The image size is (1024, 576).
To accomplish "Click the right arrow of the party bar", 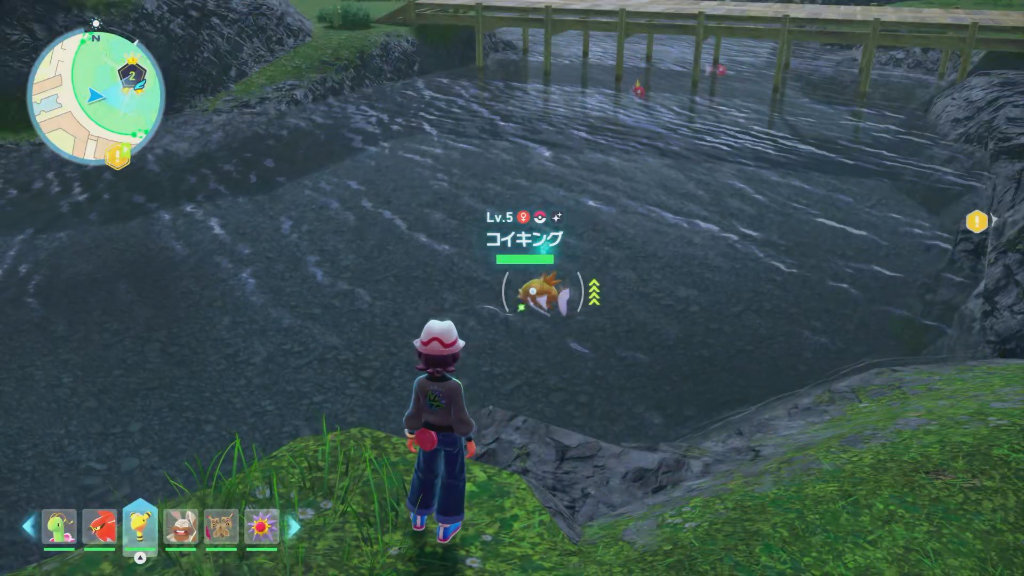I will tap(293, 526).
